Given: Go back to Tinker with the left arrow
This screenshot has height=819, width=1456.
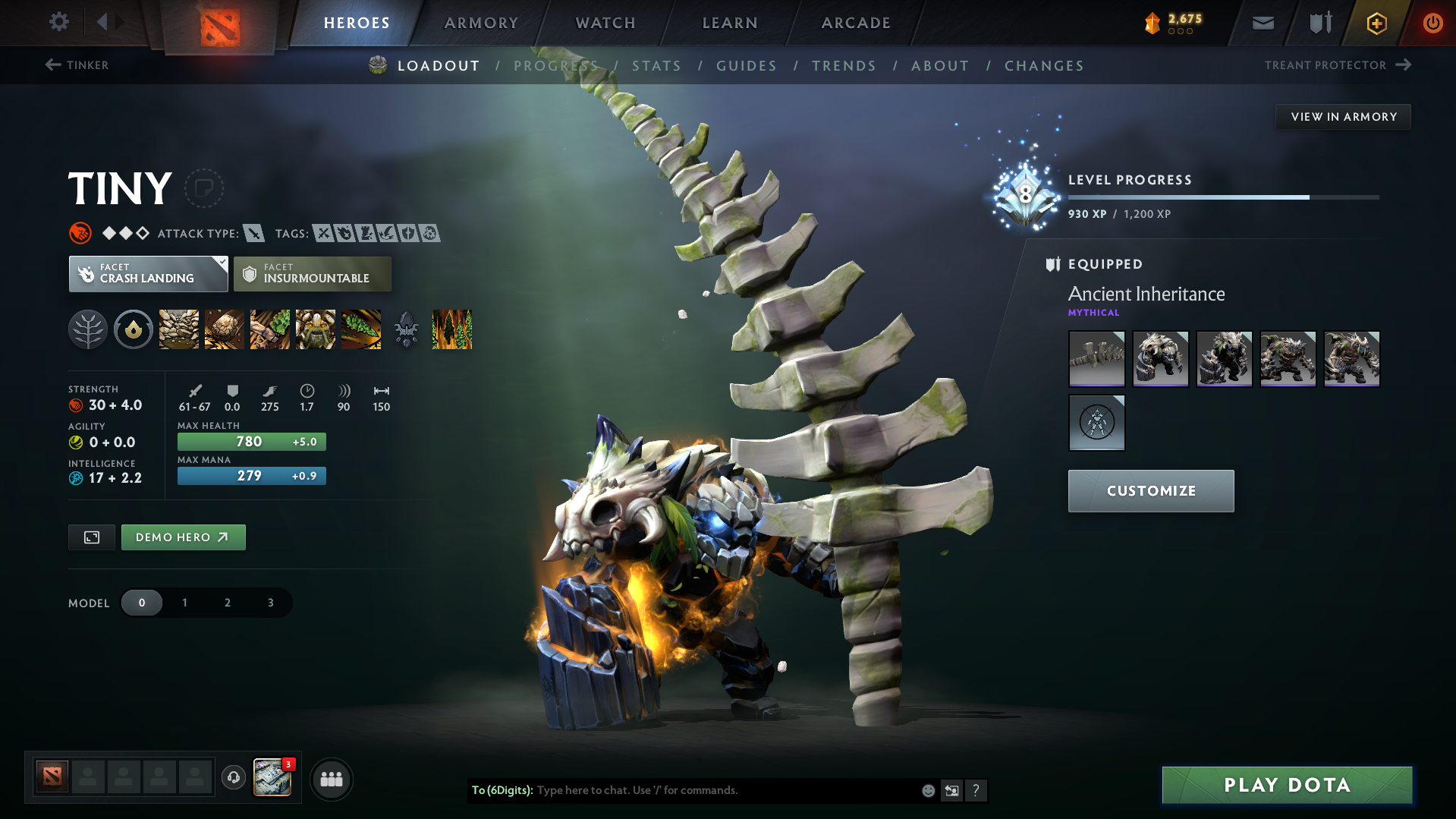Looking at the screenshot, I should pyautogui.click(x=52, y=65).
